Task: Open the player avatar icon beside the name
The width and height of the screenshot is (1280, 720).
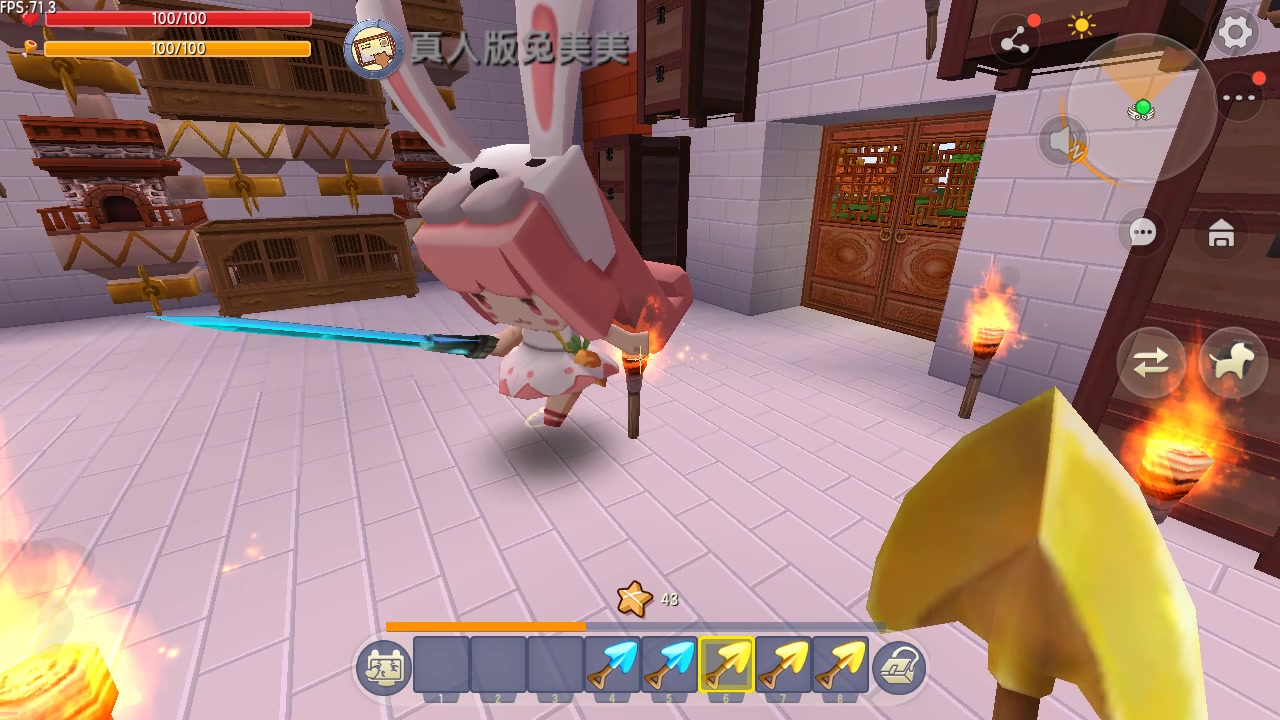Action: point(374,49)
